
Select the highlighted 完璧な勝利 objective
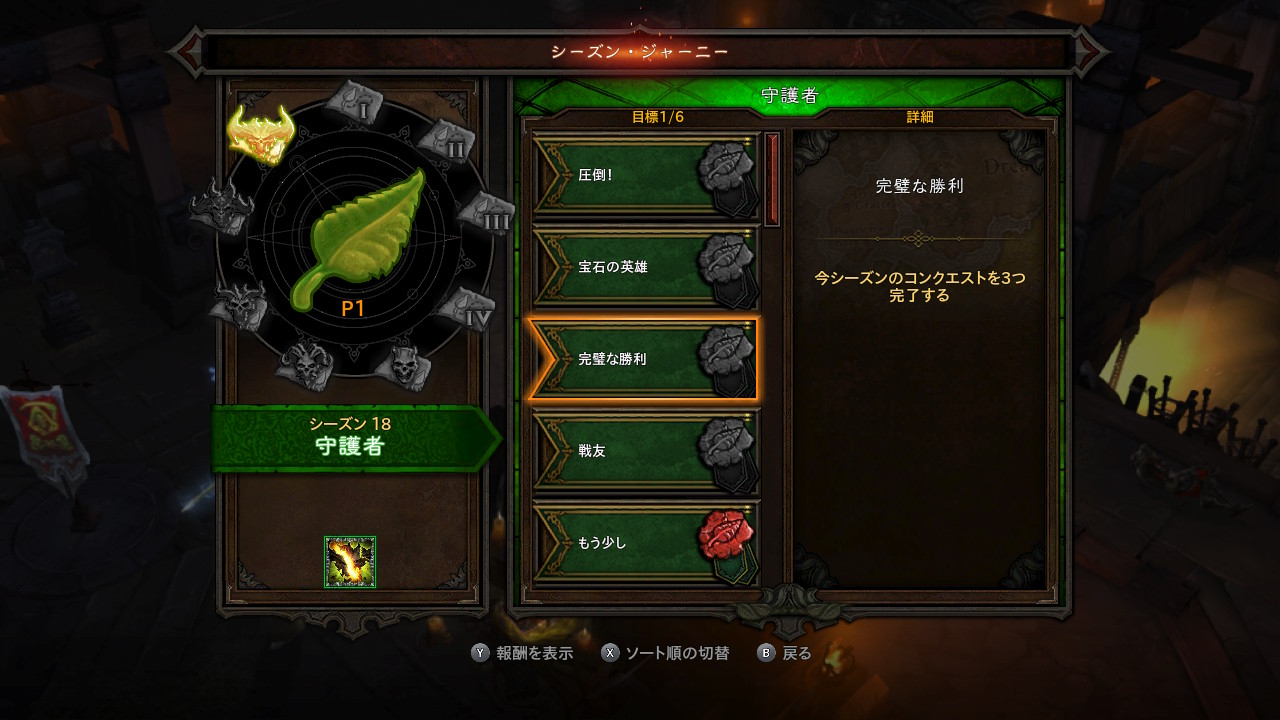(x=642, y=359)
